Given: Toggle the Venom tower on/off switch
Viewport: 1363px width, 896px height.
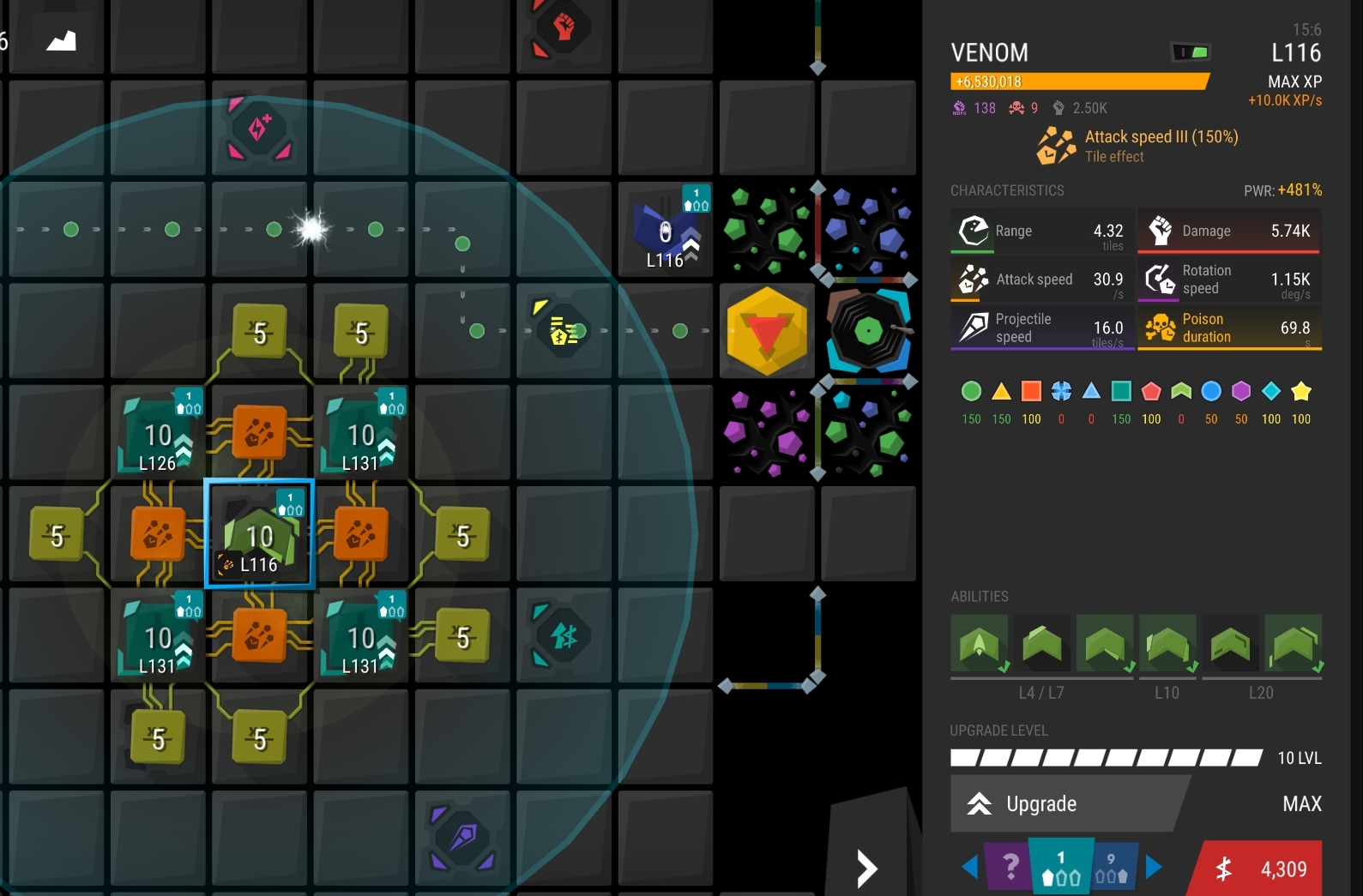Looking at the screenshot, I should (1191, 52).
